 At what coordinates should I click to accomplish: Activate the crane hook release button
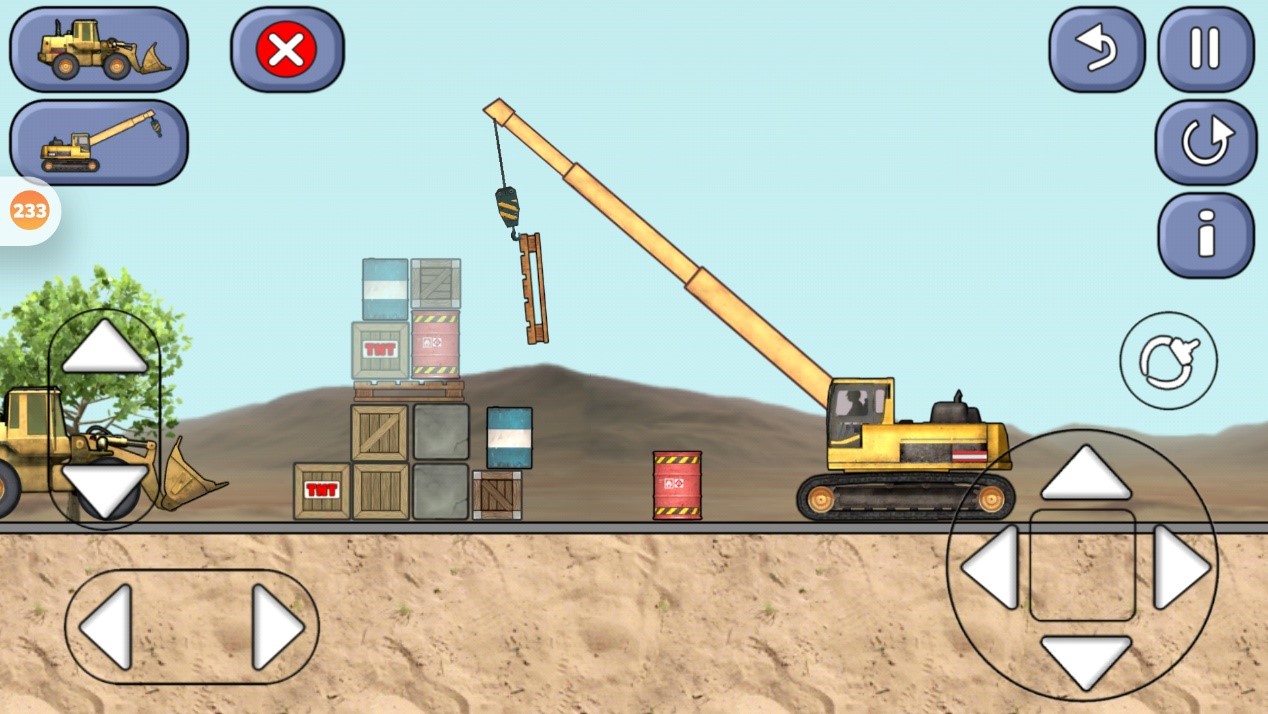coord(1168,360)
